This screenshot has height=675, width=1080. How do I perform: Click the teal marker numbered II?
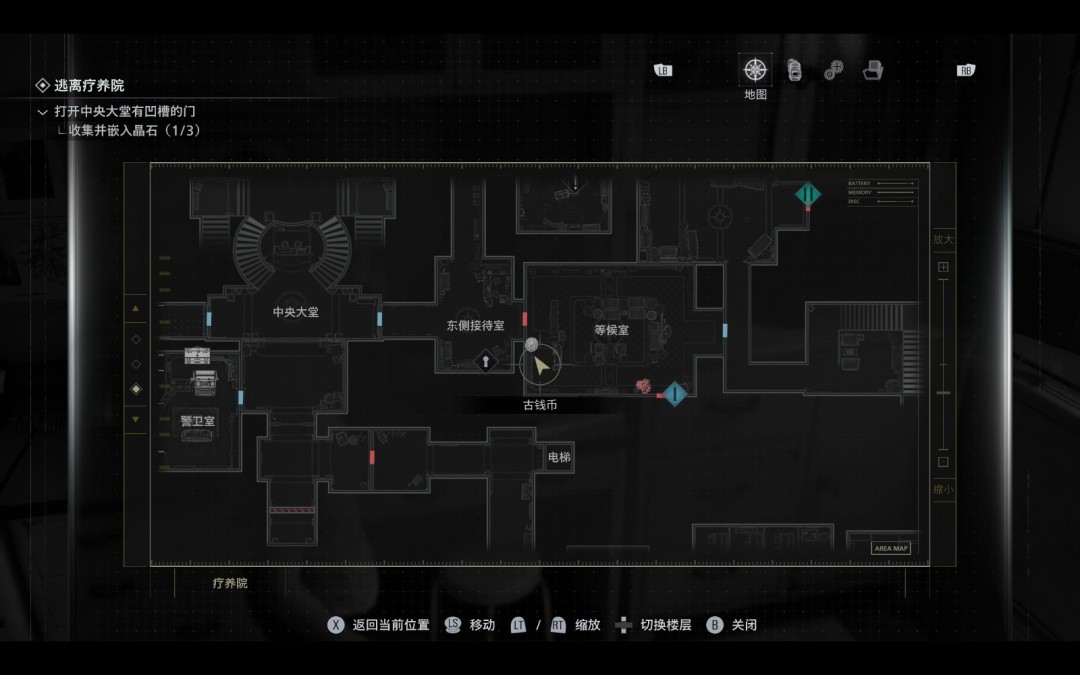808,194
